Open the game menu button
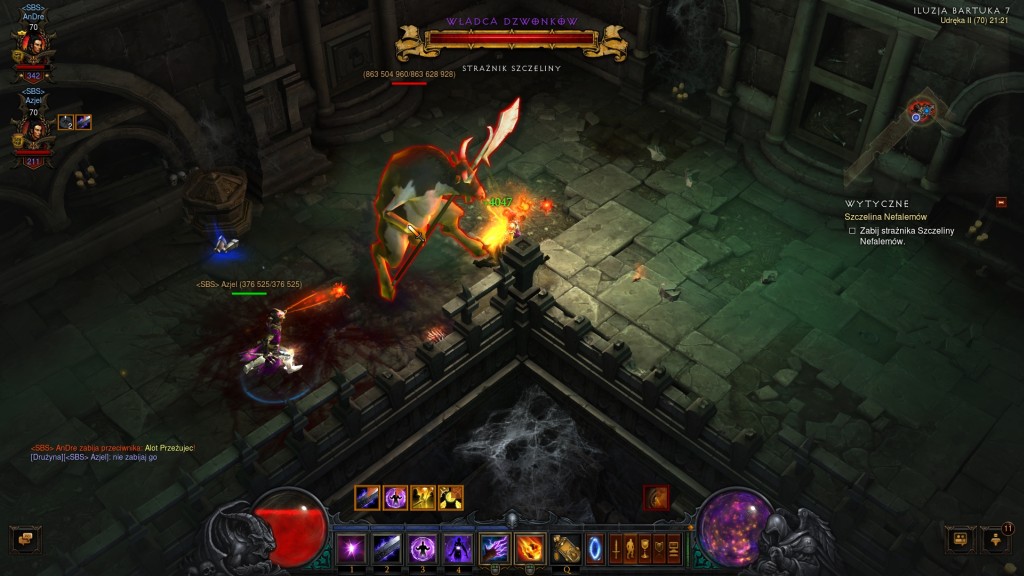The height and width of the screenshot is (576, 1024). click(674, 548)
